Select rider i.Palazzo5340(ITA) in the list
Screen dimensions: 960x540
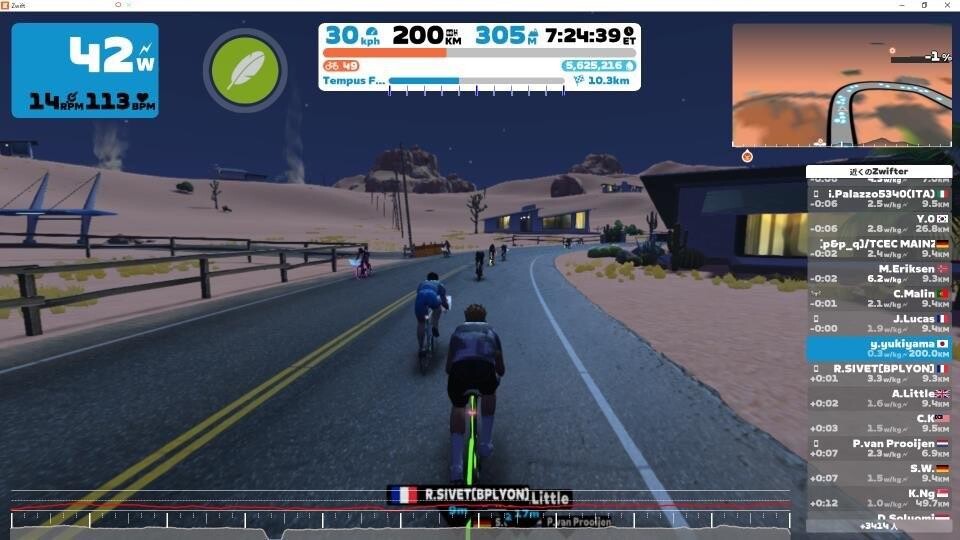point(879,198)
